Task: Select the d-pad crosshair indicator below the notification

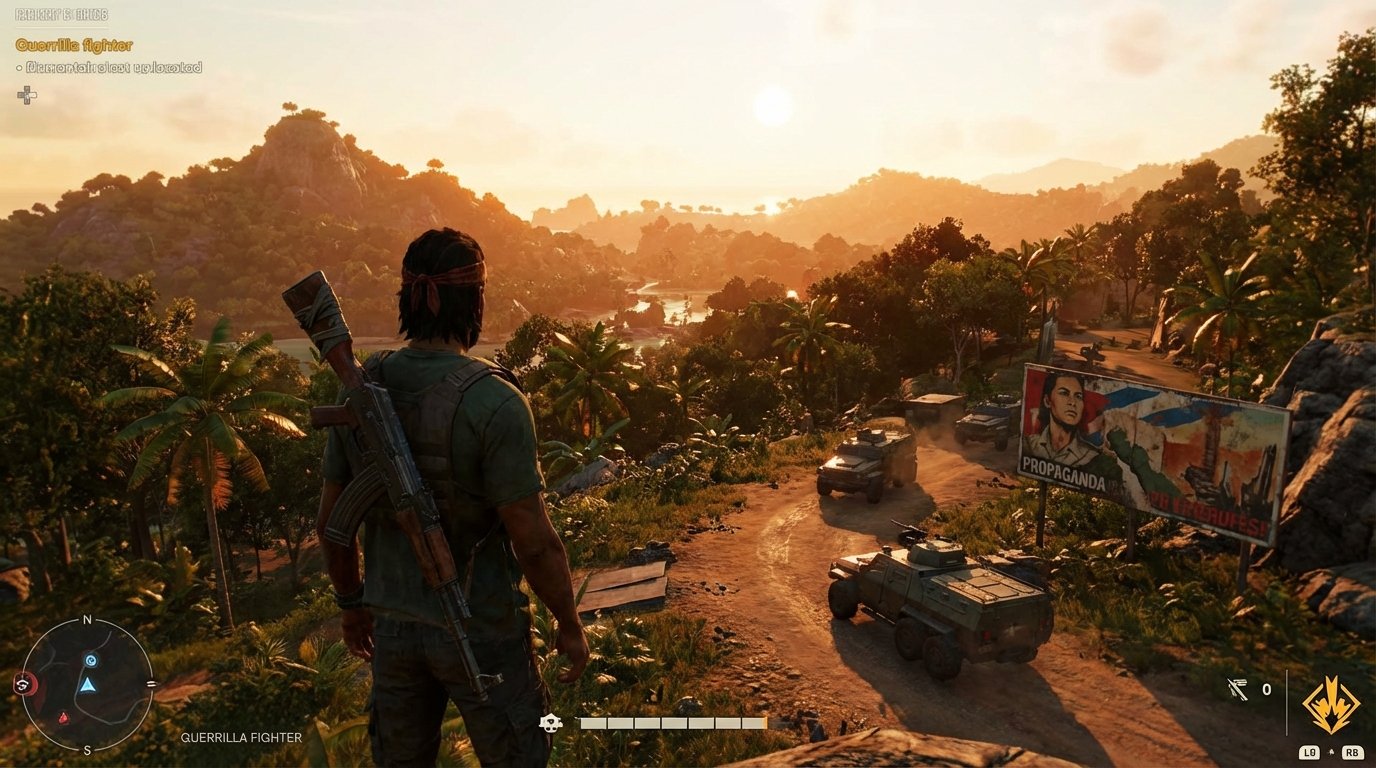Action: coord(27,95)
